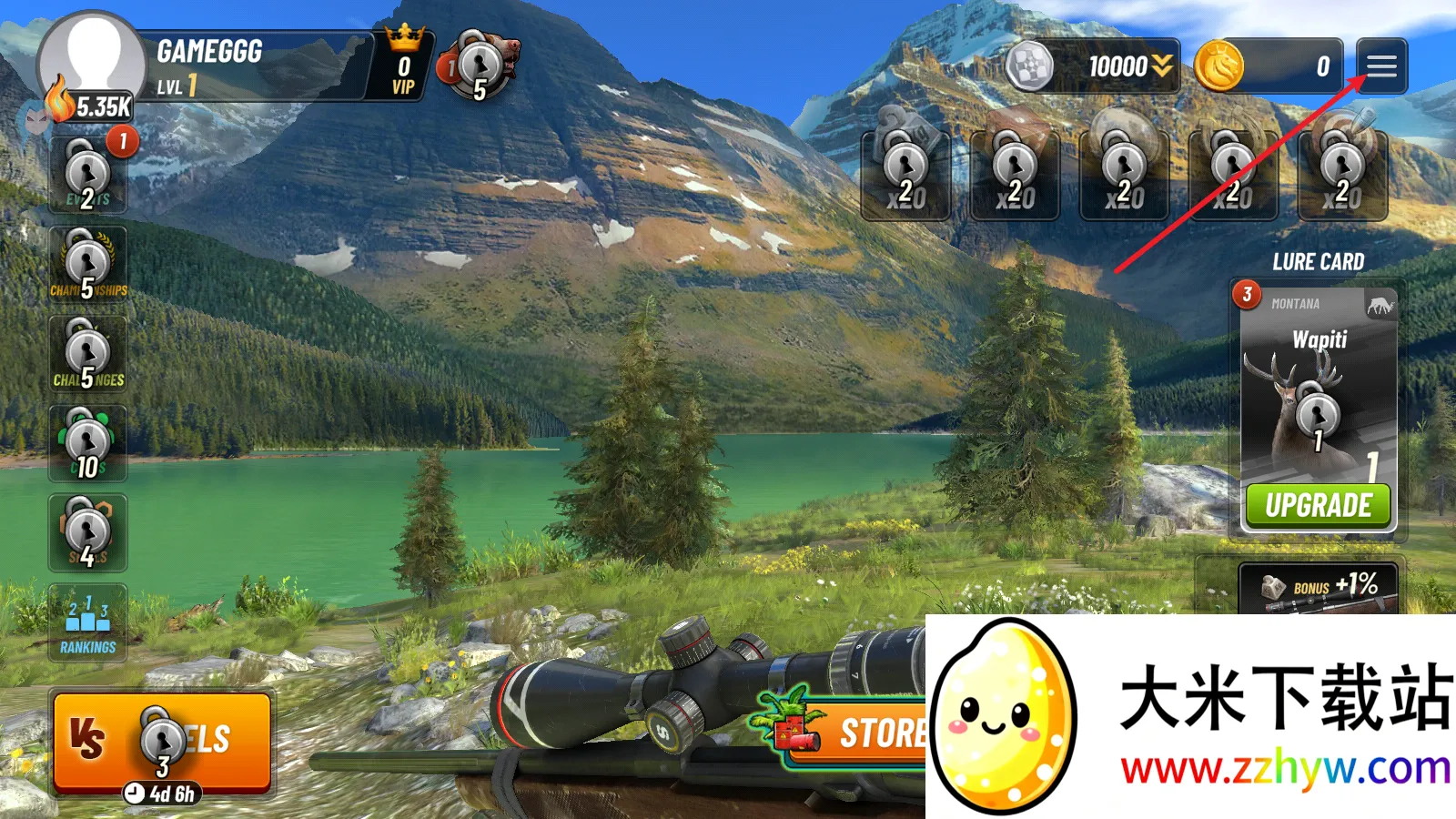Open the Rankings leaderboard
The width and height of the screenshot is (1456, 819).
87,623
